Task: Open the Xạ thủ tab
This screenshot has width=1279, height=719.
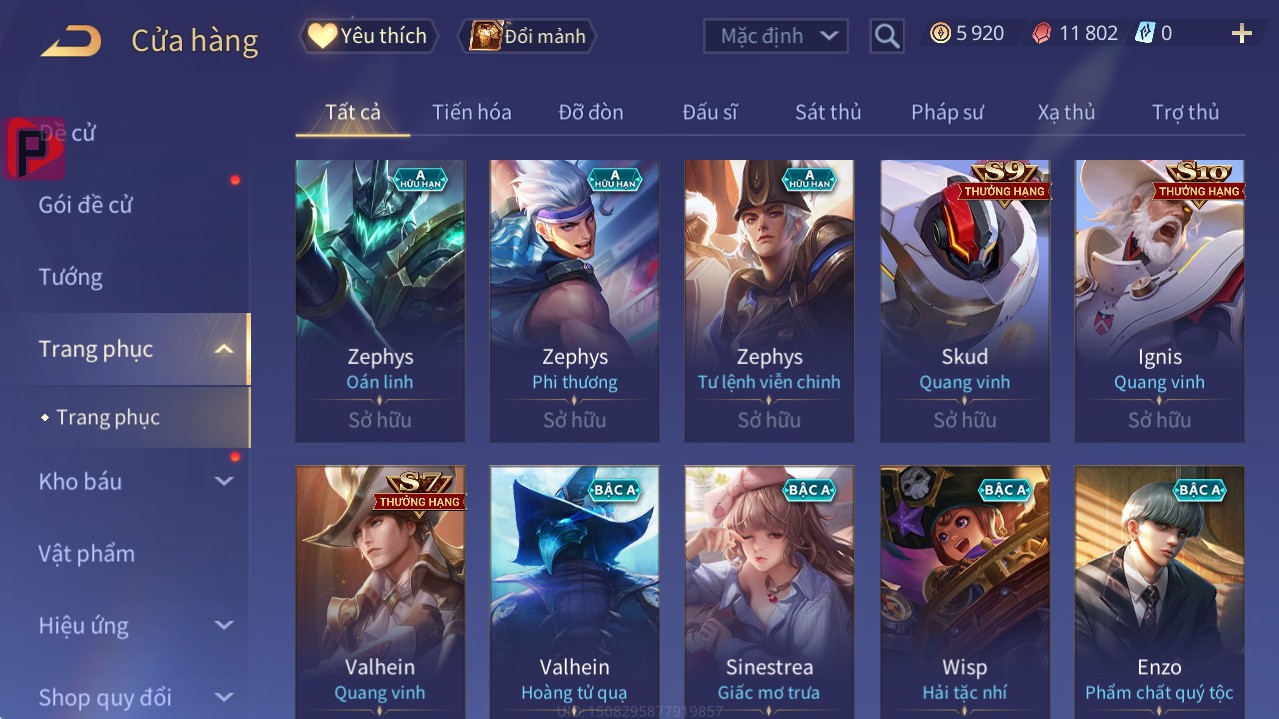Action: [x=1066, y=112]
